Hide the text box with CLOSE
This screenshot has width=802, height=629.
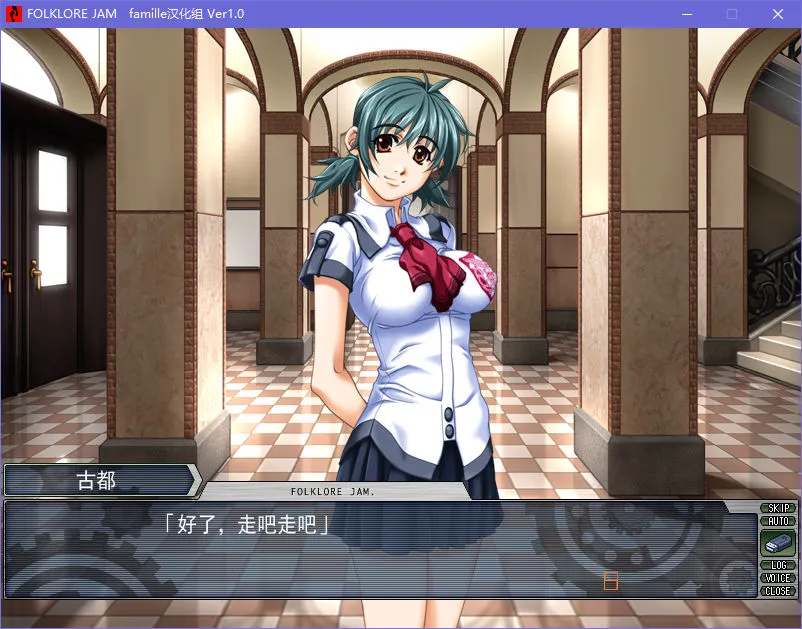pos(777,591)
